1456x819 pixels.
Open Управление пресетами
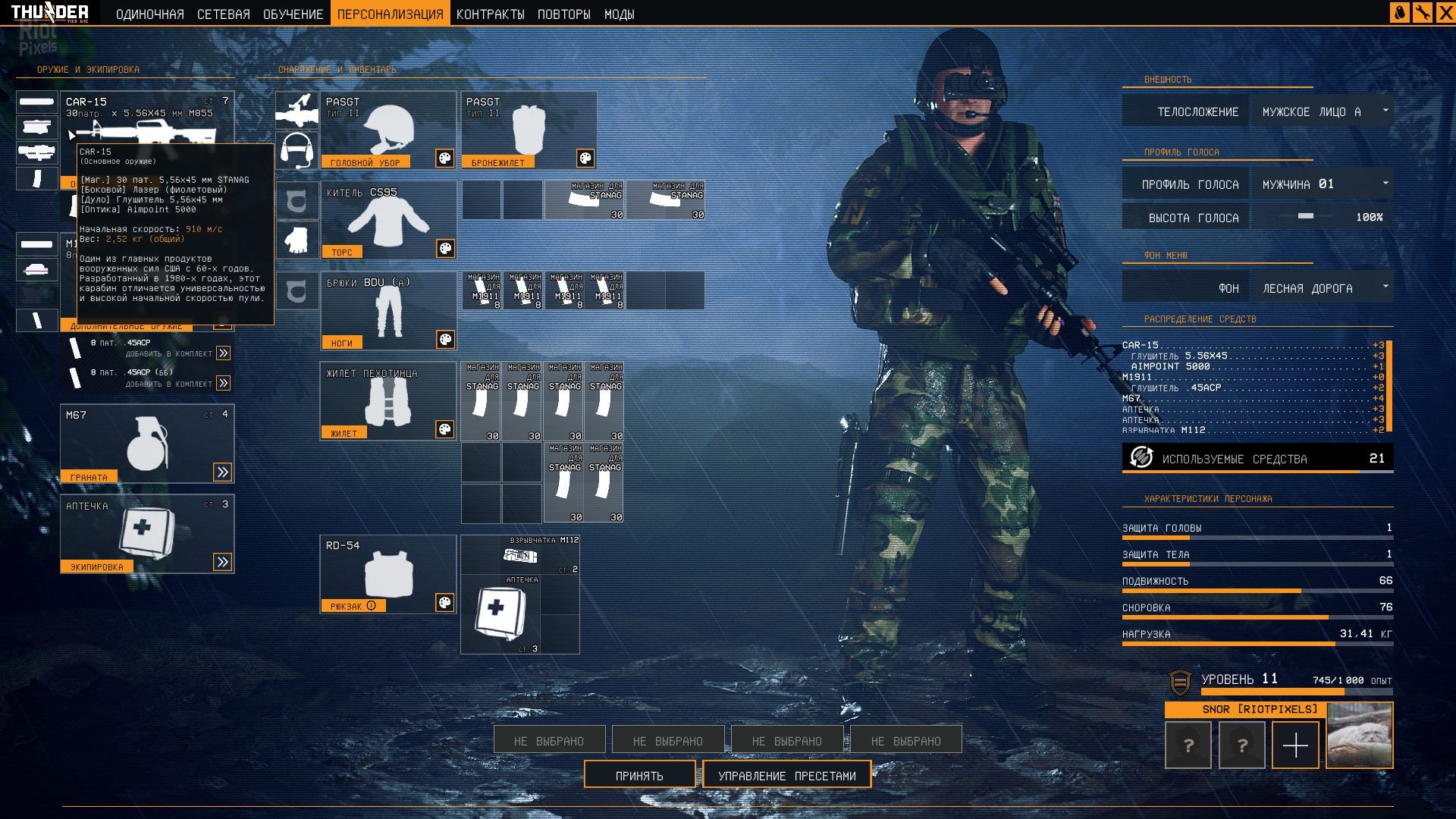pos(786,775)
